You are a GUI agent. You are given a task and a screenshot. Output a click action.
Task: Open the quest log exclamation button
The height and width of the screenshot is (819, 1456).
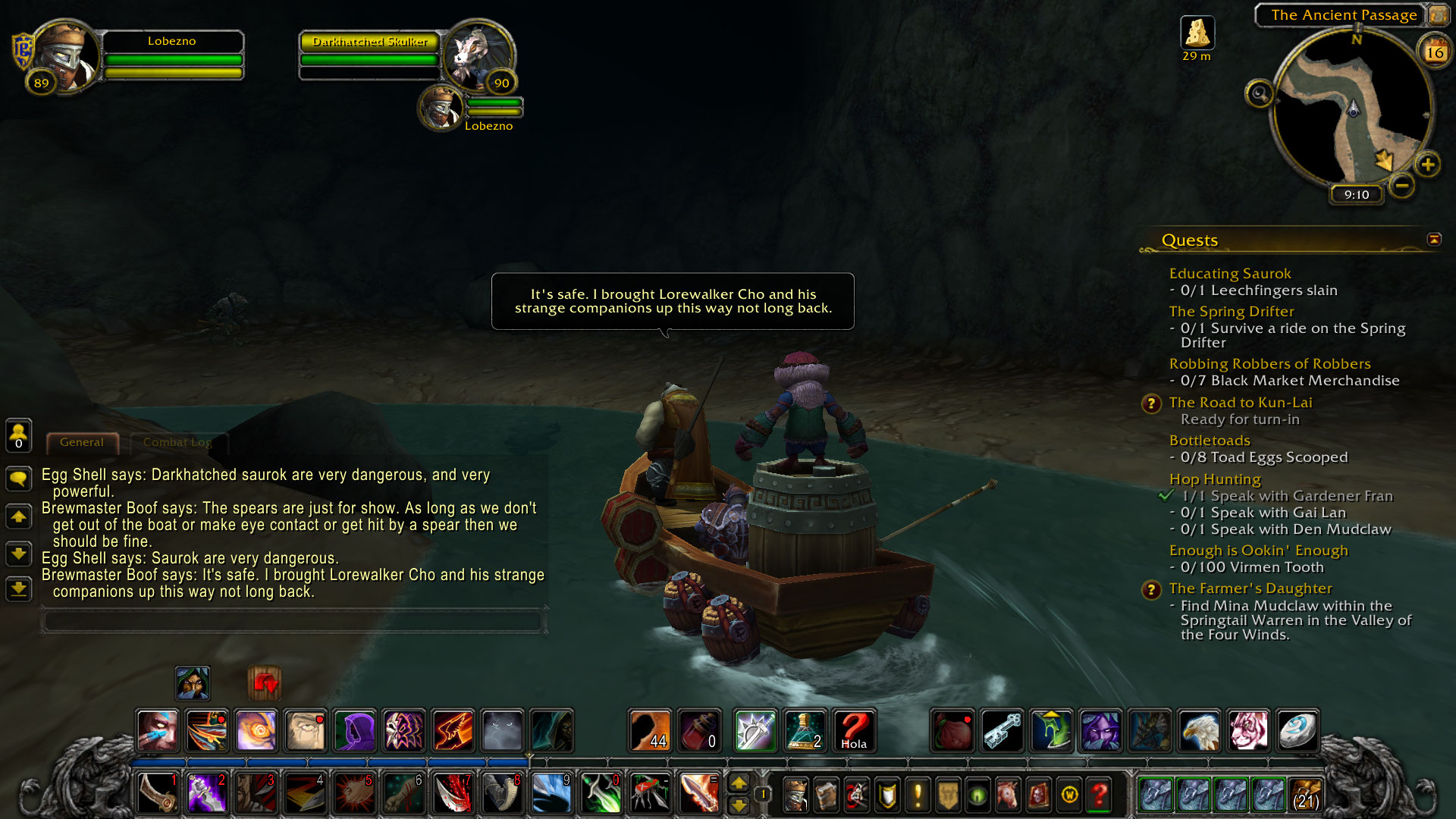[x=918, y=795]
